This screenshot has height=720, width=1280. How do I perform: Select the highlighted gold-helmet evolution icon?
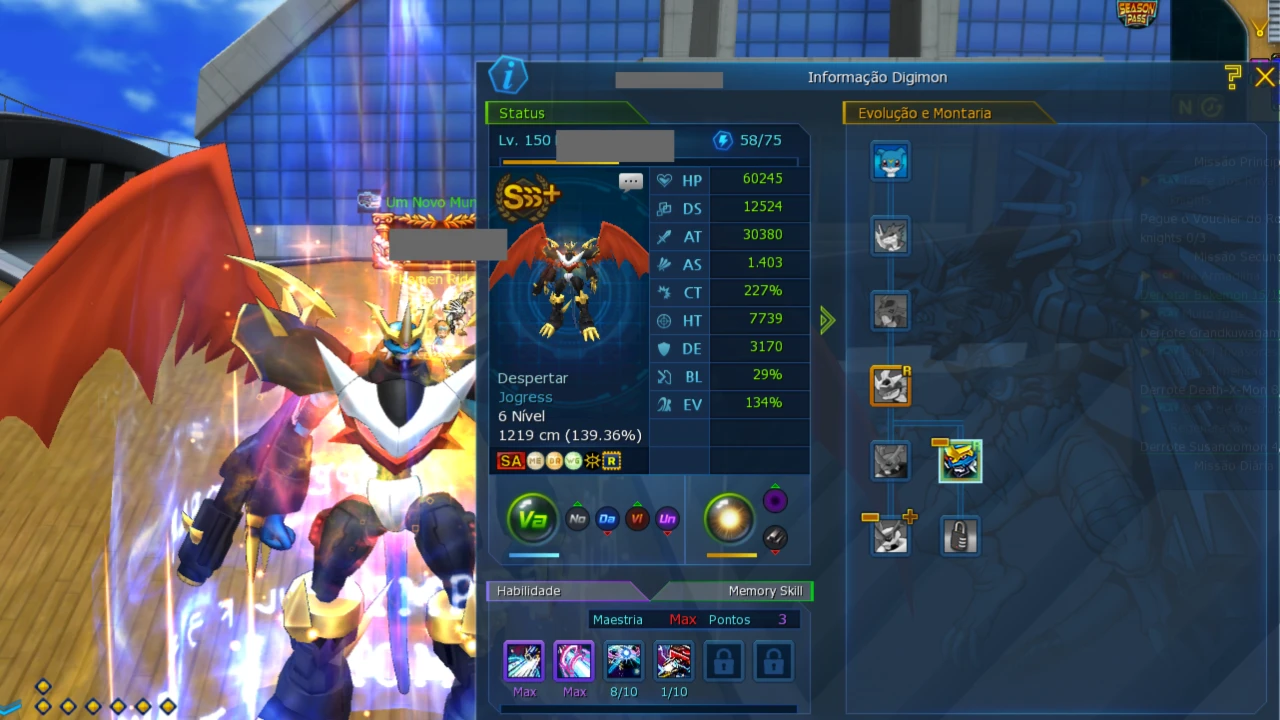tap(961, 461)
